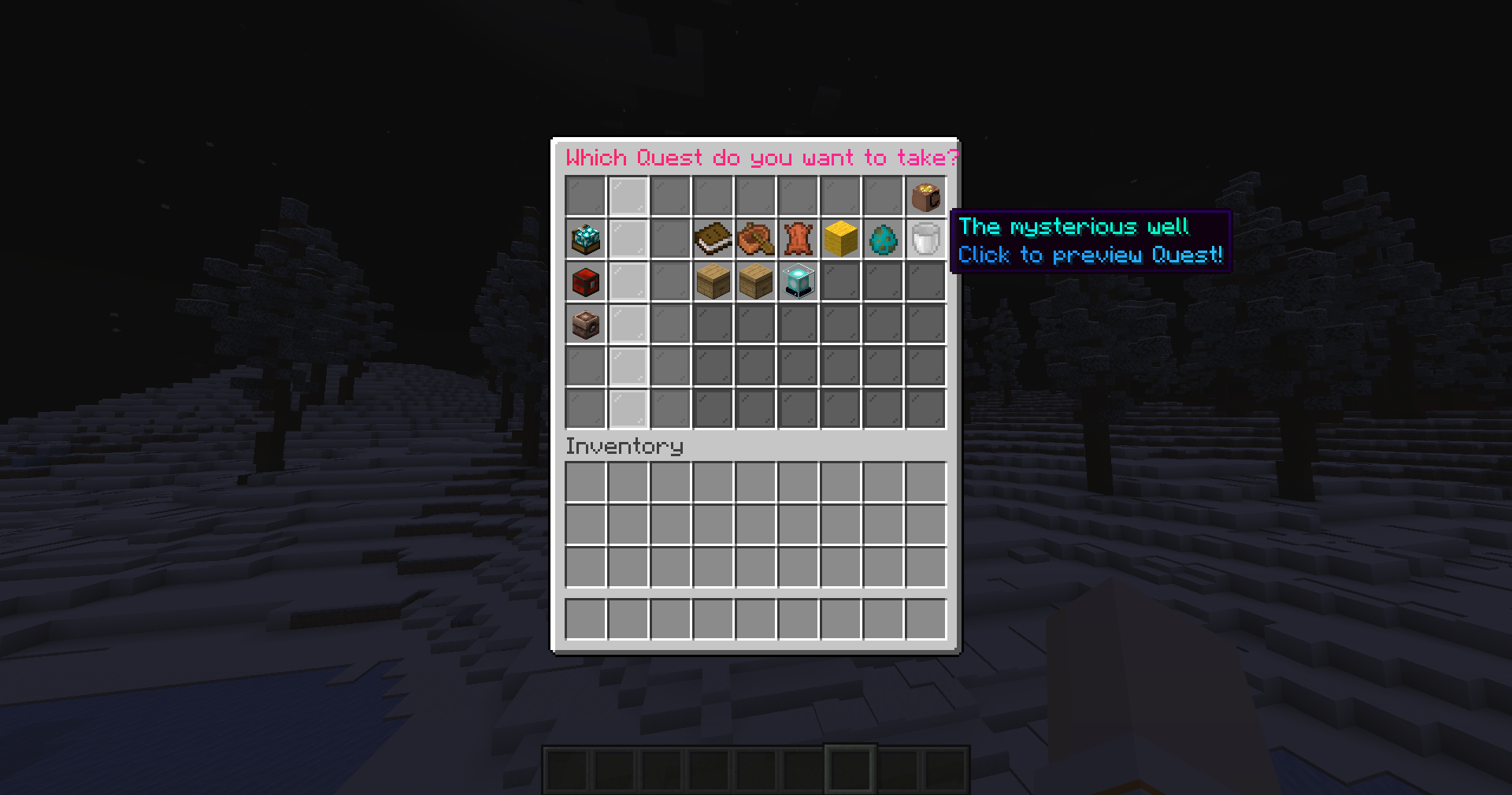Click an empty quest slot in bottom row
Screen dimensions: 1512x795
click(x=754, y=407)
